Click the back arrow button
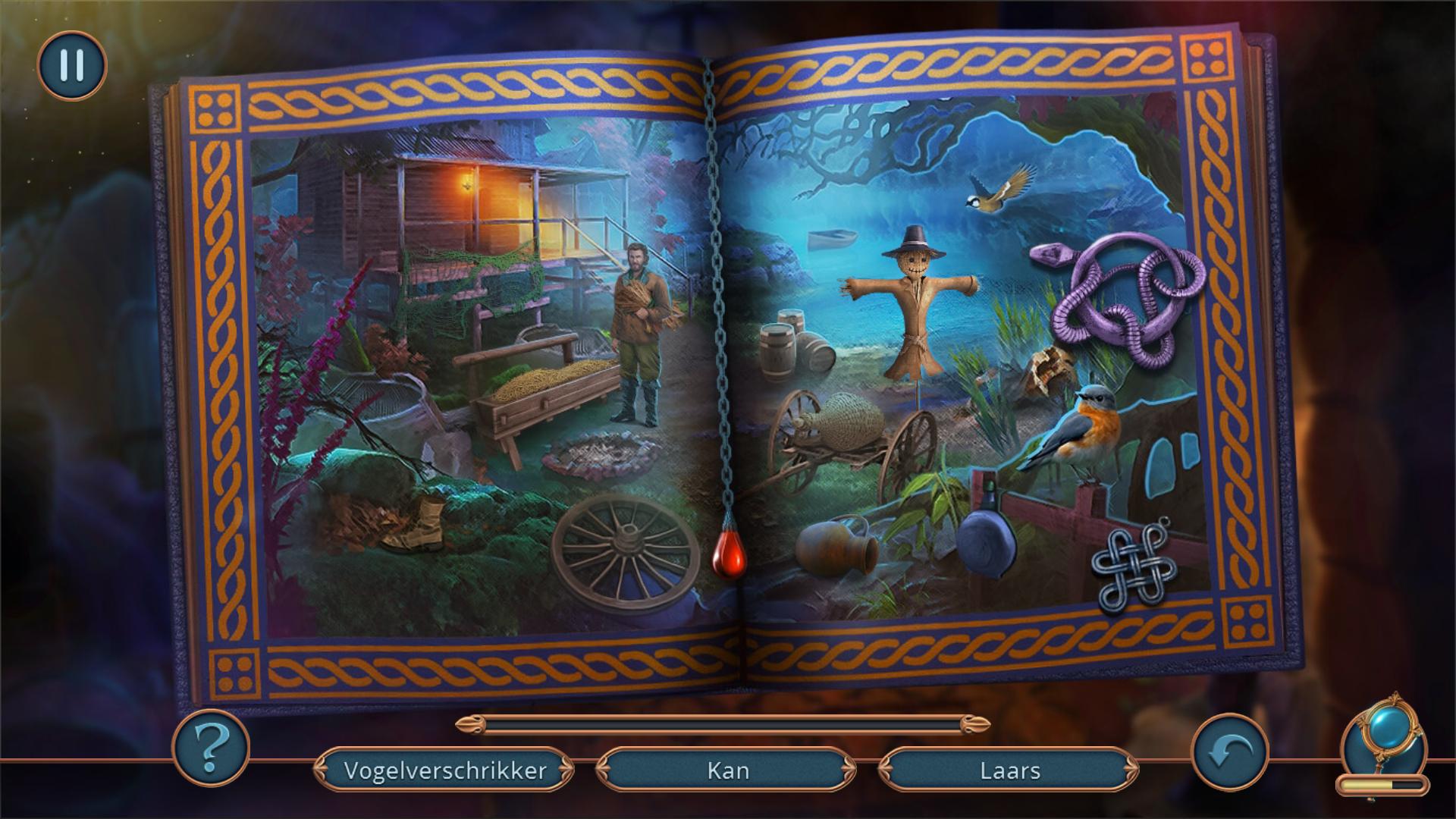Image resolution: width=1456 pixels, height=819 pixels. click(1229, 752)
